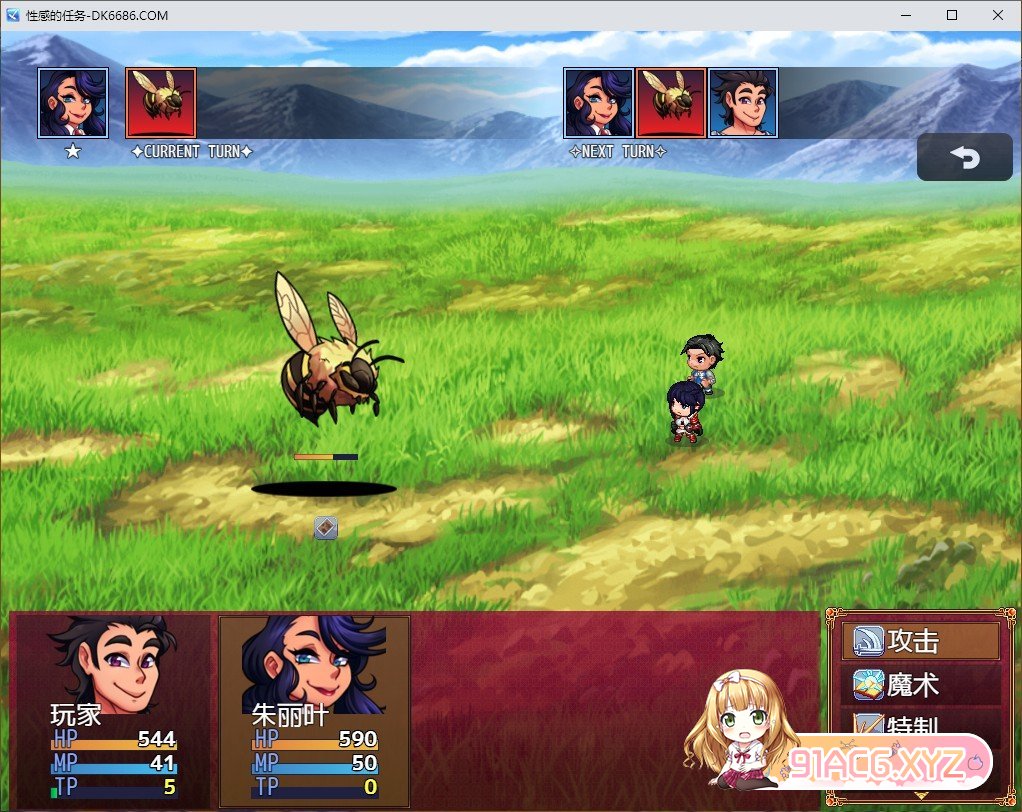Viewport: 1022px width, 812px height.
Task: Click the bee portrait under CURRENT TURN
Action: (160, 103)
